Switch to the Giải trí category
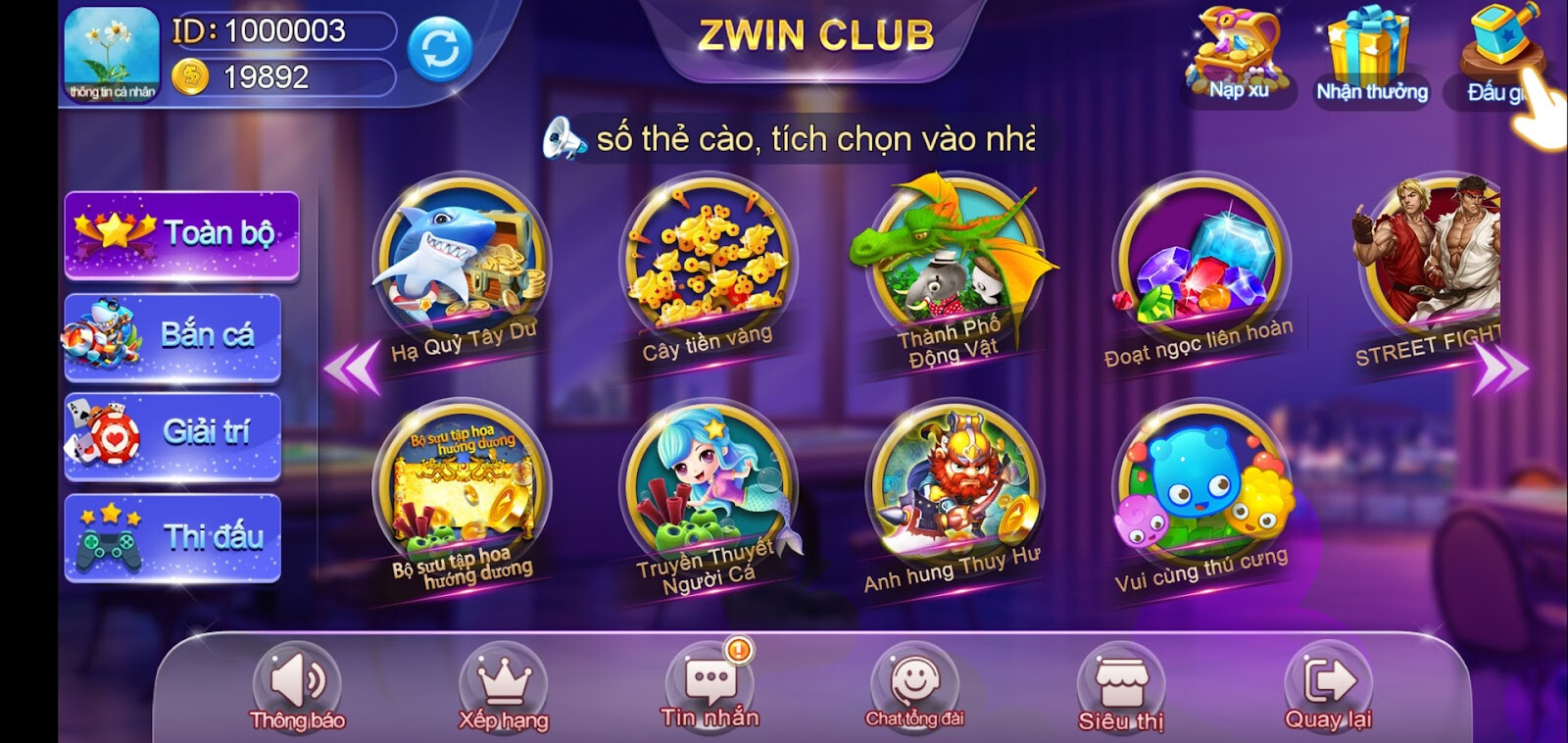 (x=174, y=435)
